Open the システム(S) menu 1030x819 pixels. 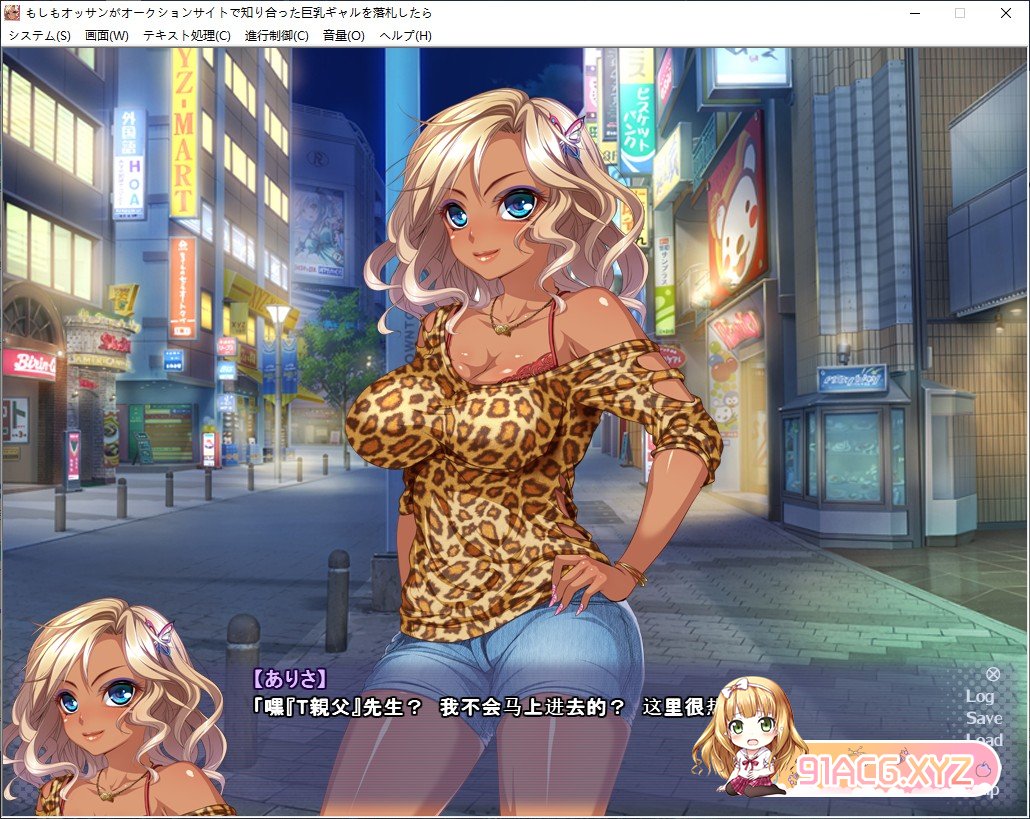point(39,35)
